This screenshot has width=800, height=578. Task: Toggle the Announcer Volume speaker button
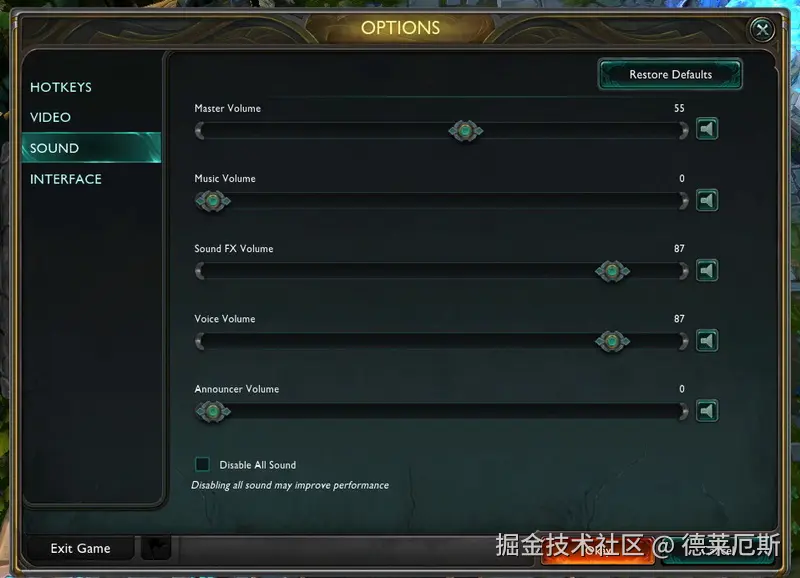click(x=707, y=411)
